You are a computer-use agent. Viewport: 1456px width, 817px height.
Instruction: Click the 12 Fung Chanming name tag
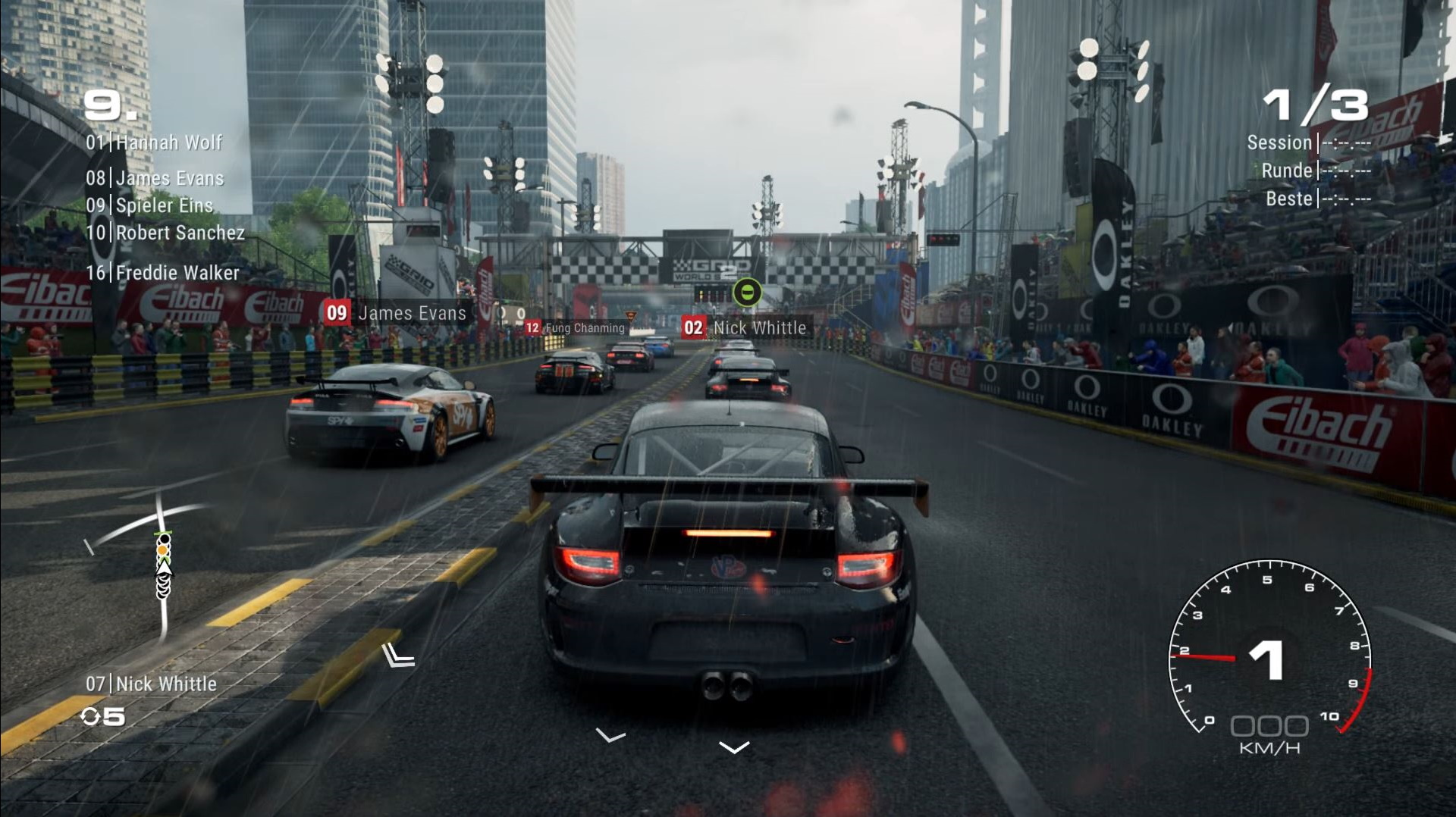coord(576,328)
